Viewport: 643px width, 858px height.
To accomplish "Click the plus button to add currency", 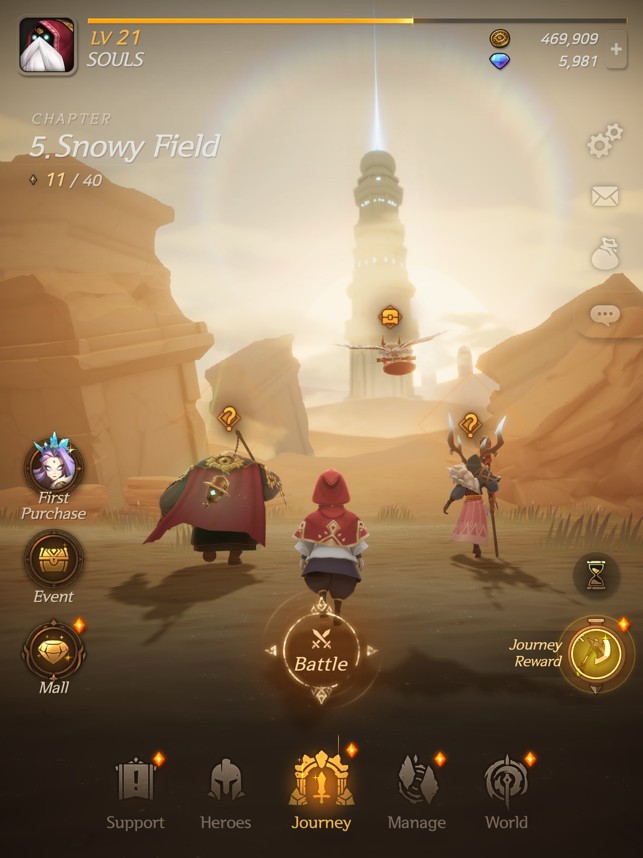I will (x=617, y=50).
